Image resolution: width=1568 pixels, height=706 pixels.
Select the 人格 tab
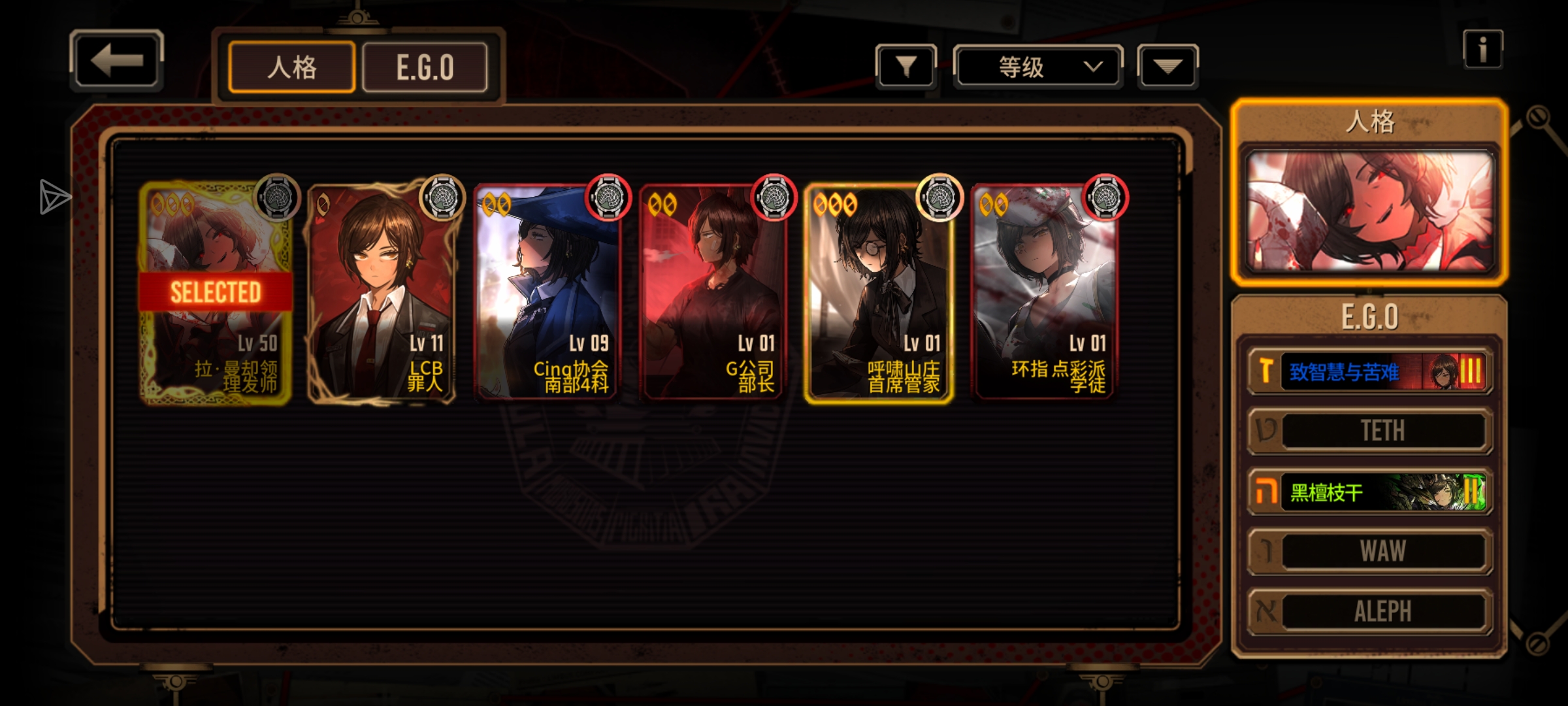click(291, 67)
